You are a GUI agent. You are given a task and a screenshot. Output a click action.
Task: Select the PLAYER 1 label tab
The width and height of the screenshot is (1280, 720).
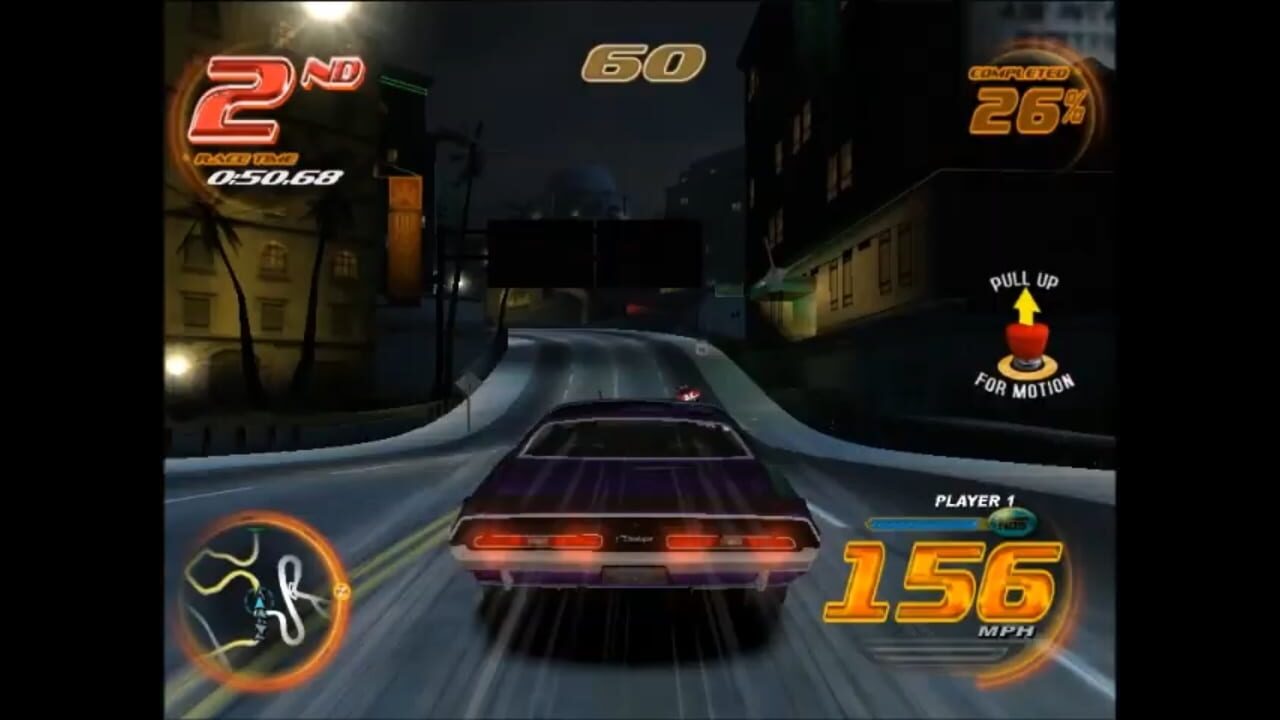[975, 501]
